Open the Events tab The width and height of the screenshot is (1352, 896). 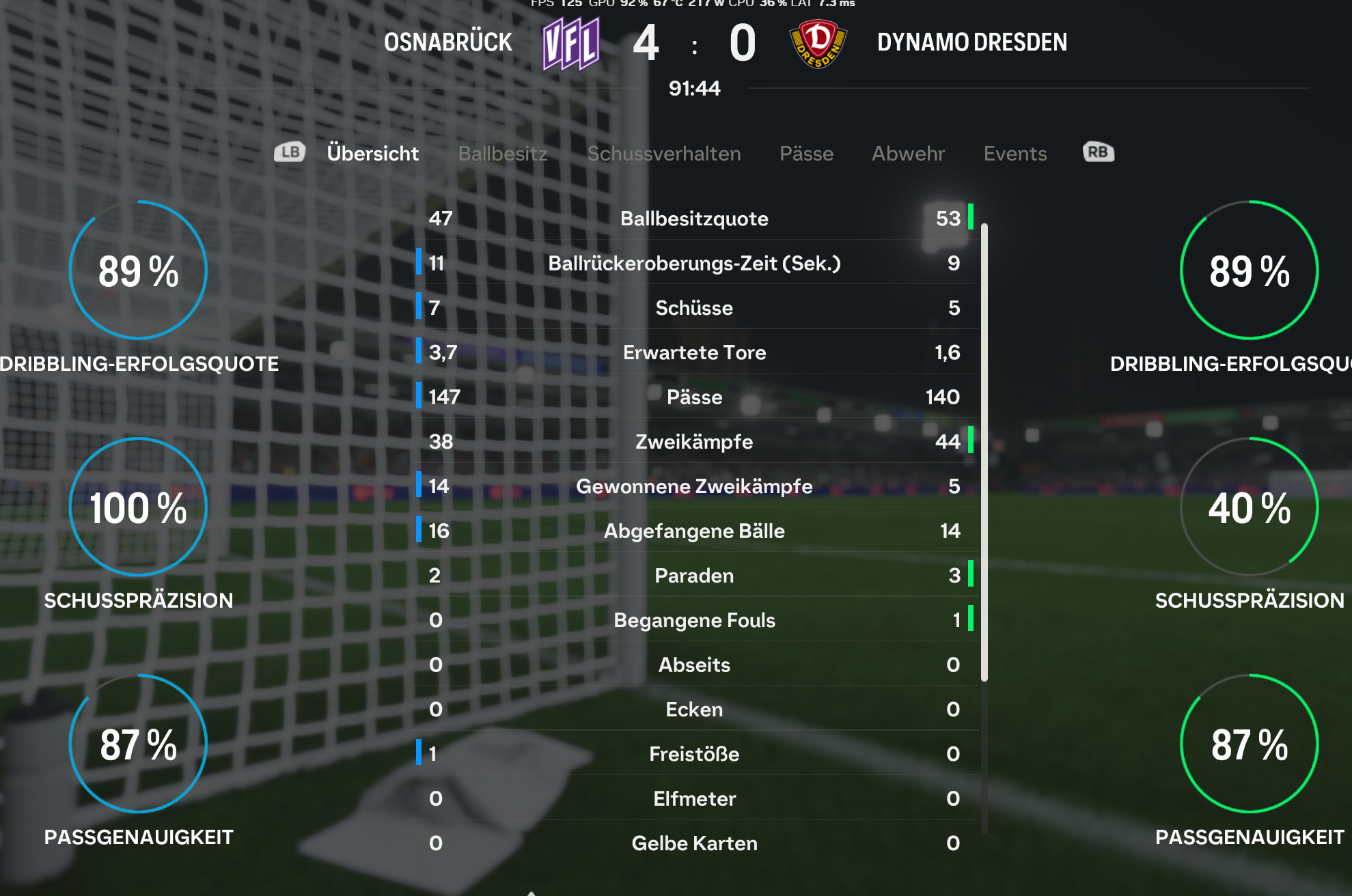[x=1015, y=153]
